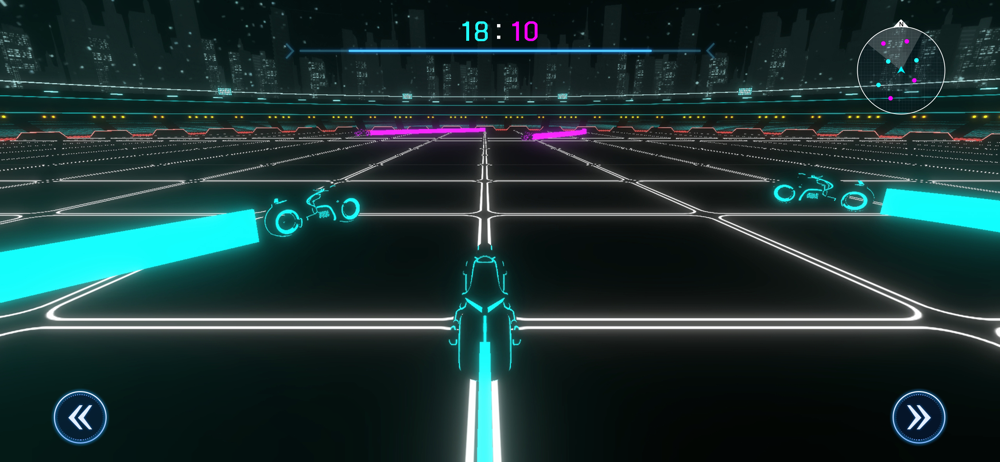This screenshot has width=1000, height=462.
Task: Tap the left turn double-arrow button
Action: coord(81,417)
